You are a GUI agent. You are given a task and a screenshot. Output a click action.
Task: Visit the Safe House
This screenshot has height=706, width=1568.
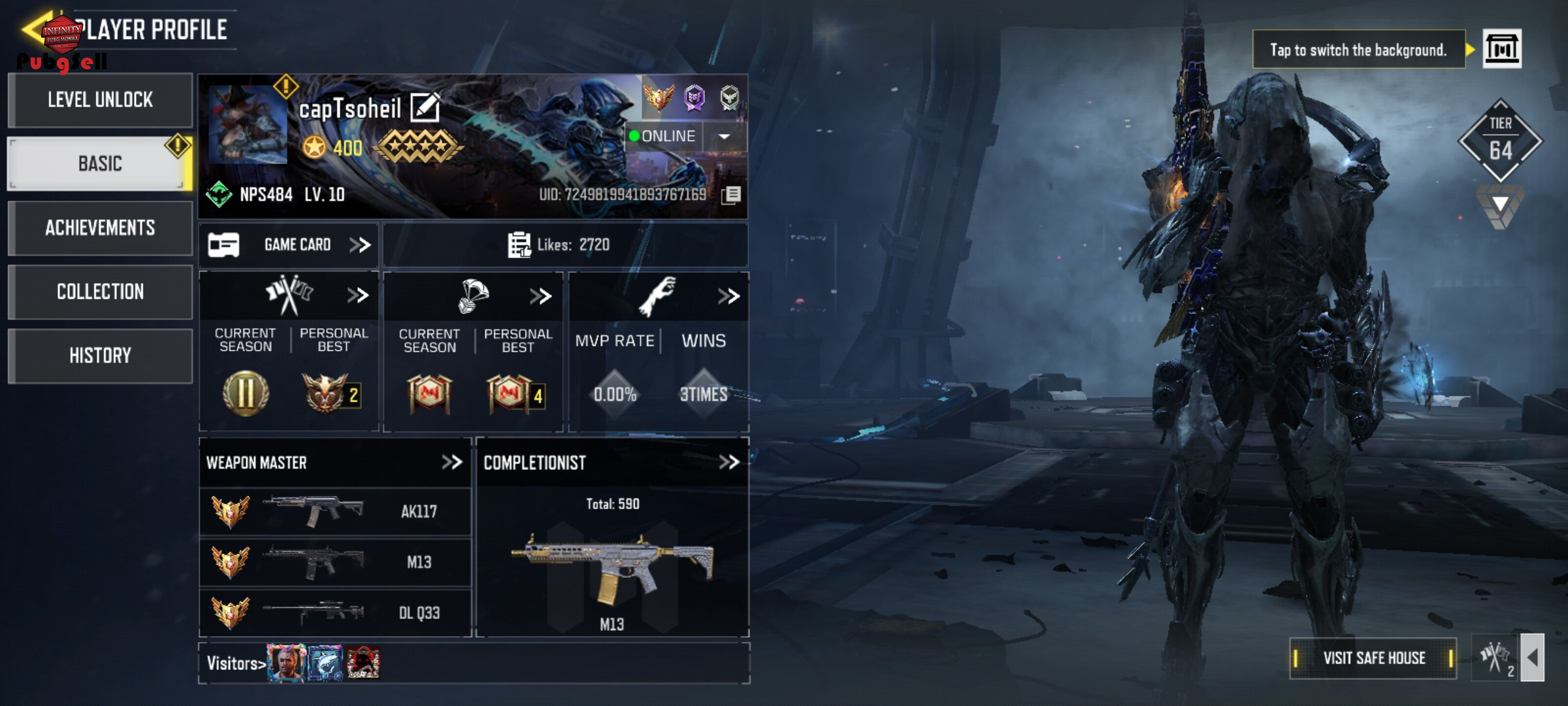[1373, 658]
